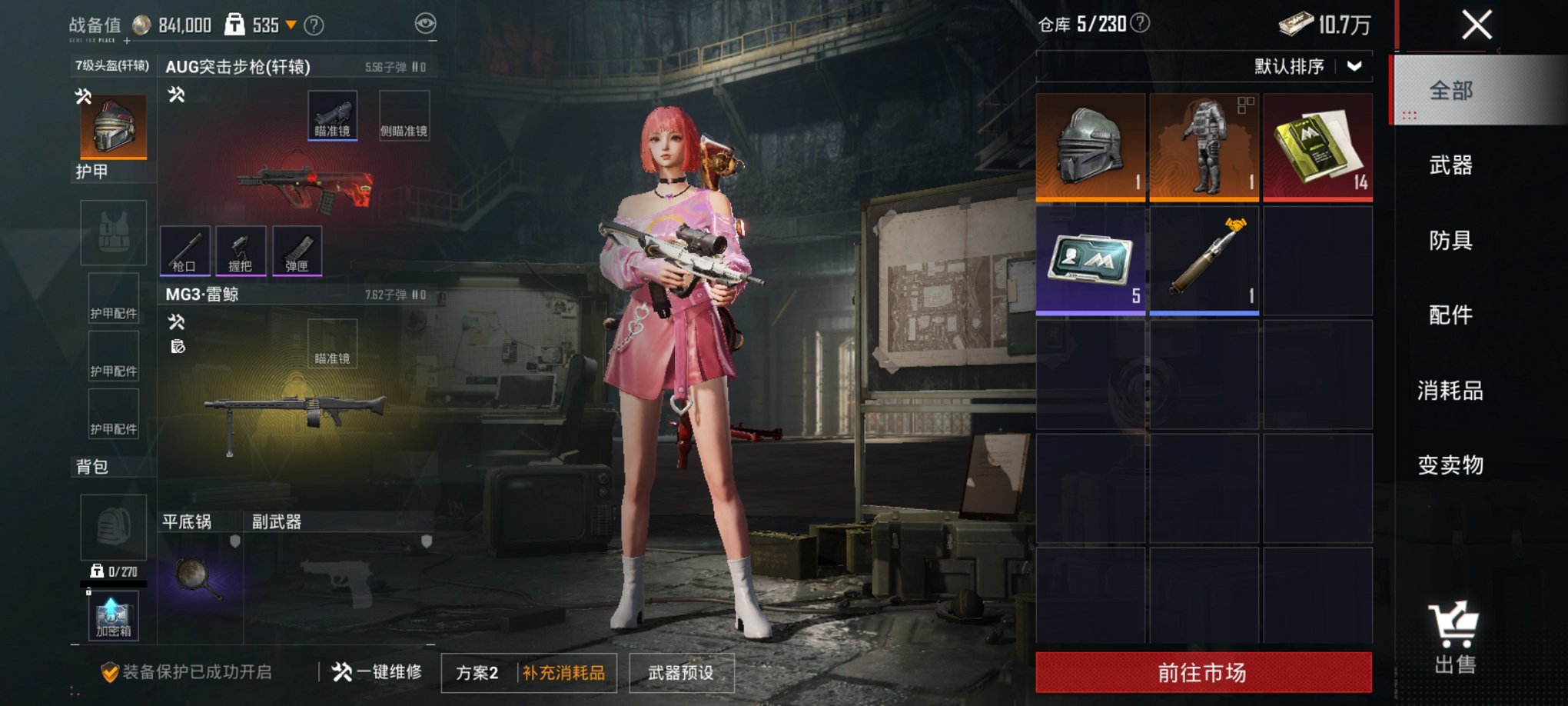The width and height of the screenshot is (1568, 706).
Task: Open the 握把 grip attachment slot
Action: (x=241, y=250)
